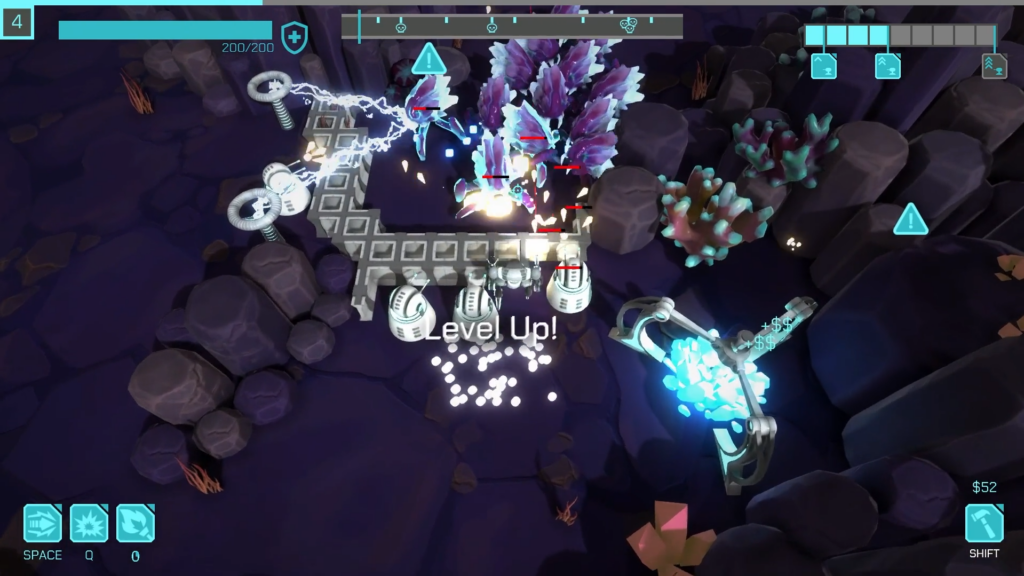
Task: Click the triple-skull boss wave marker
Action: (x=629, y=25)
